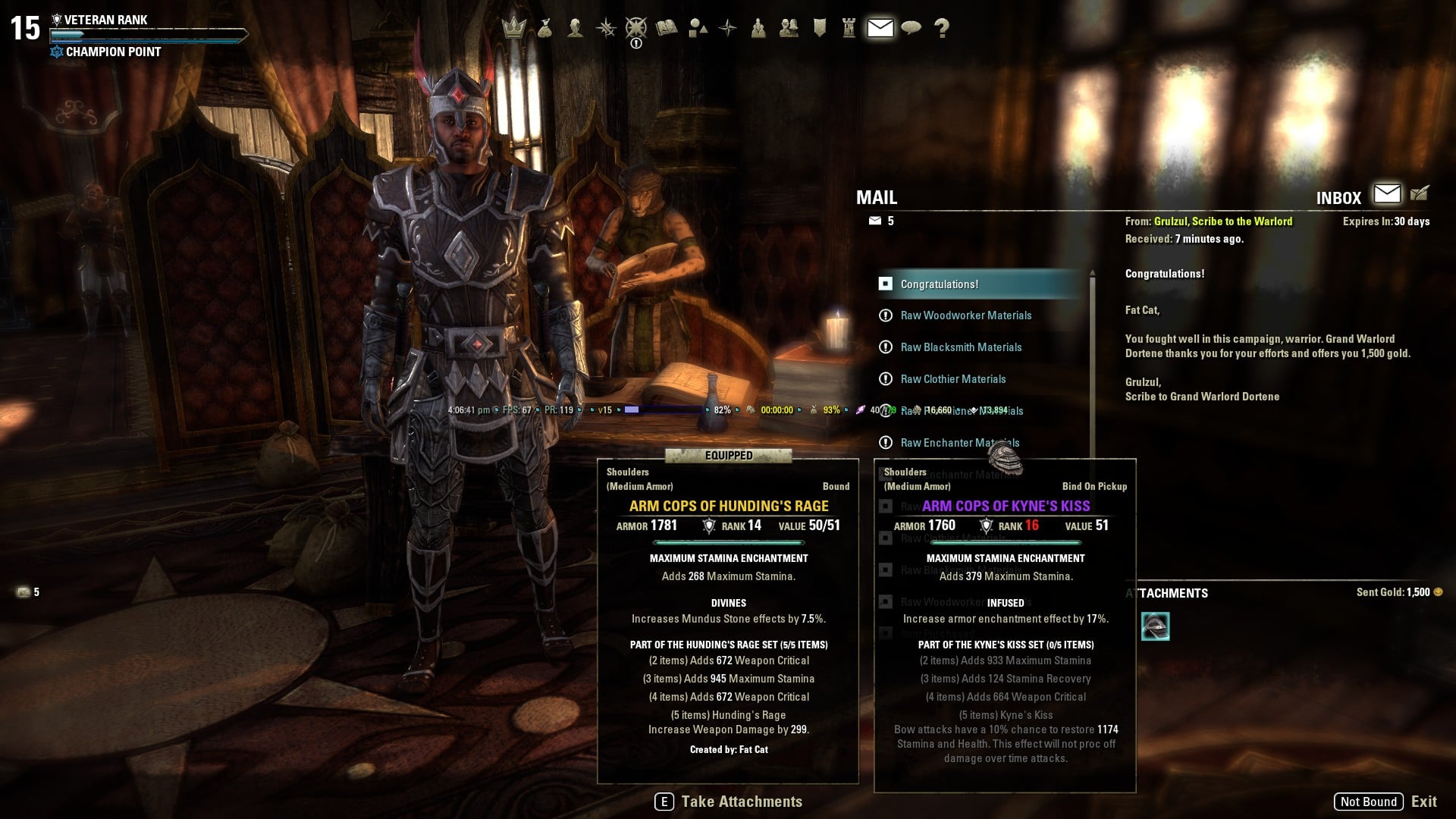
Task: Switch to the send mail quill tab
Action: tap(1420, 194)
